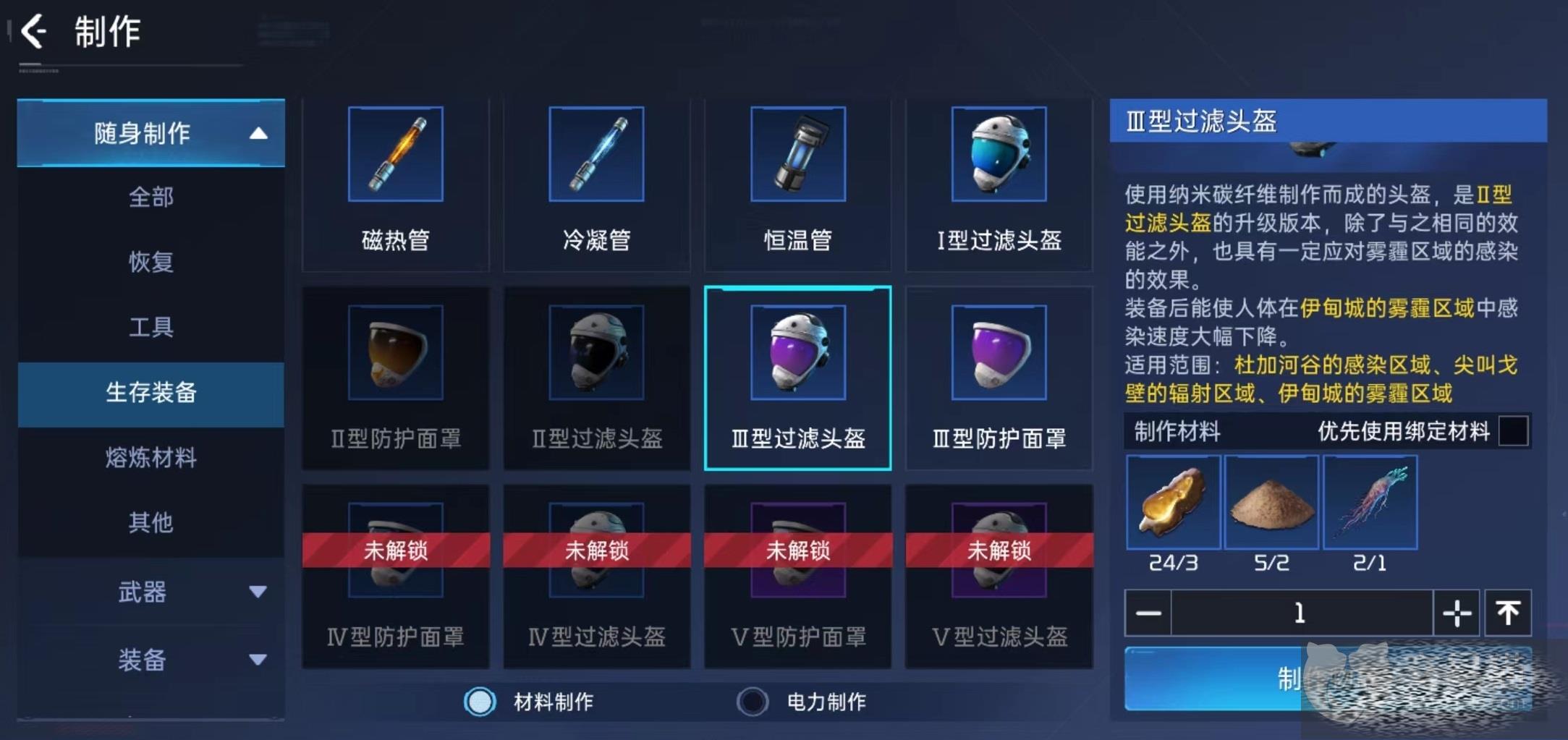Viewport: 1568px width, 740px height.
Task: Switch to 电力制作 crafting mode
Action: pos(753,701)
